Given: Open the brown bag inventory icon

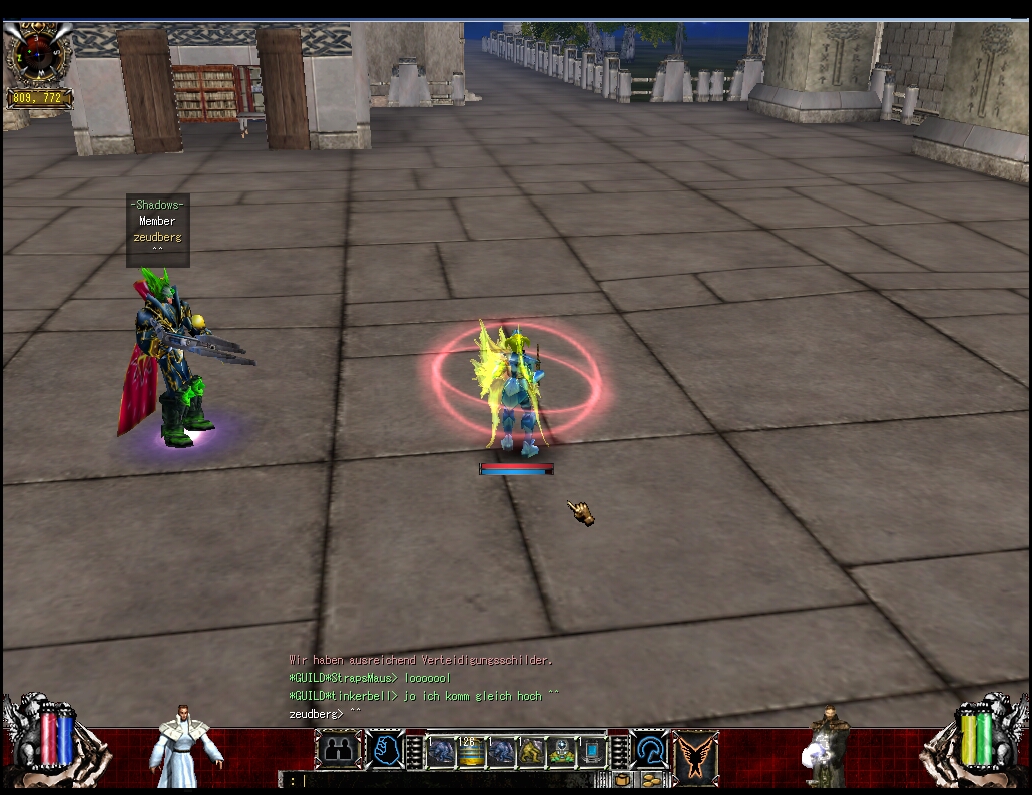Looking at the screenshot, I should pos(622,780).
